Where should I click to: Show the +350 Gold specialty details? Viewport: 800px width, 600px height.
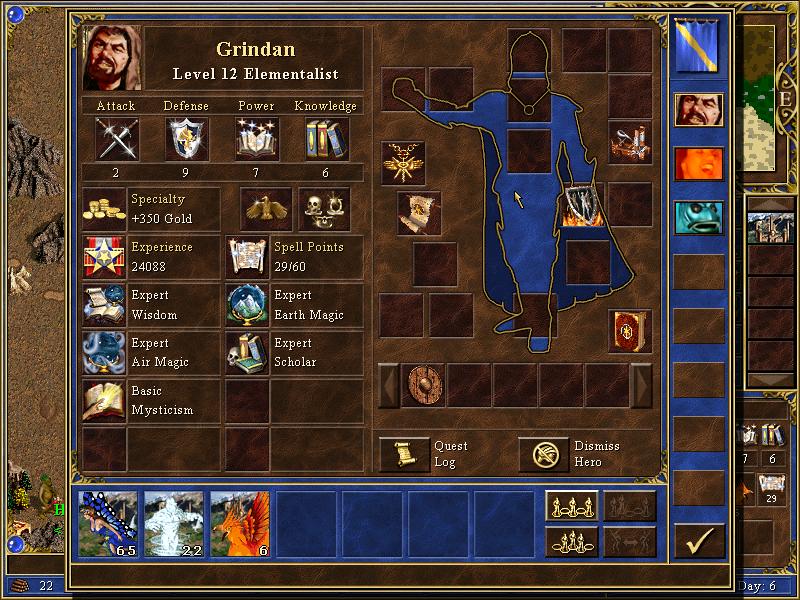coord(104,209)
